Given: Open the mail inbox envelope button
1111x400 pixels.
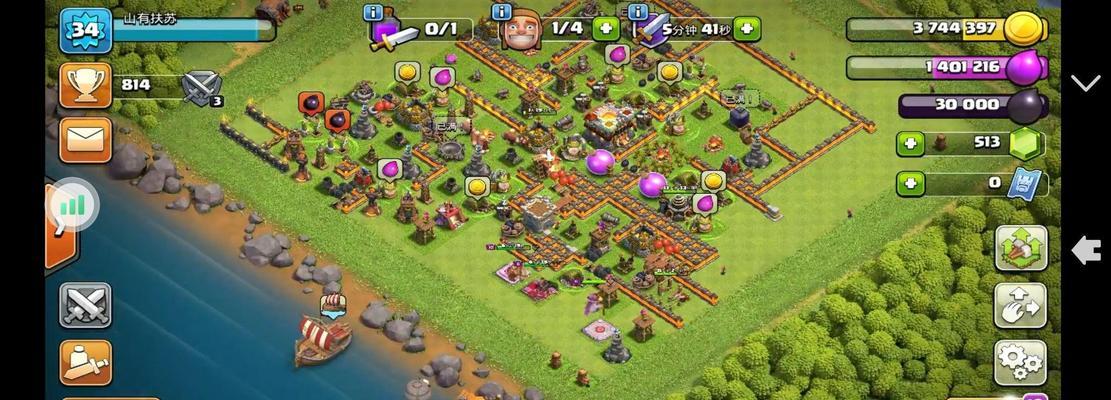Looking at the screenshot, I should point(85,138).
